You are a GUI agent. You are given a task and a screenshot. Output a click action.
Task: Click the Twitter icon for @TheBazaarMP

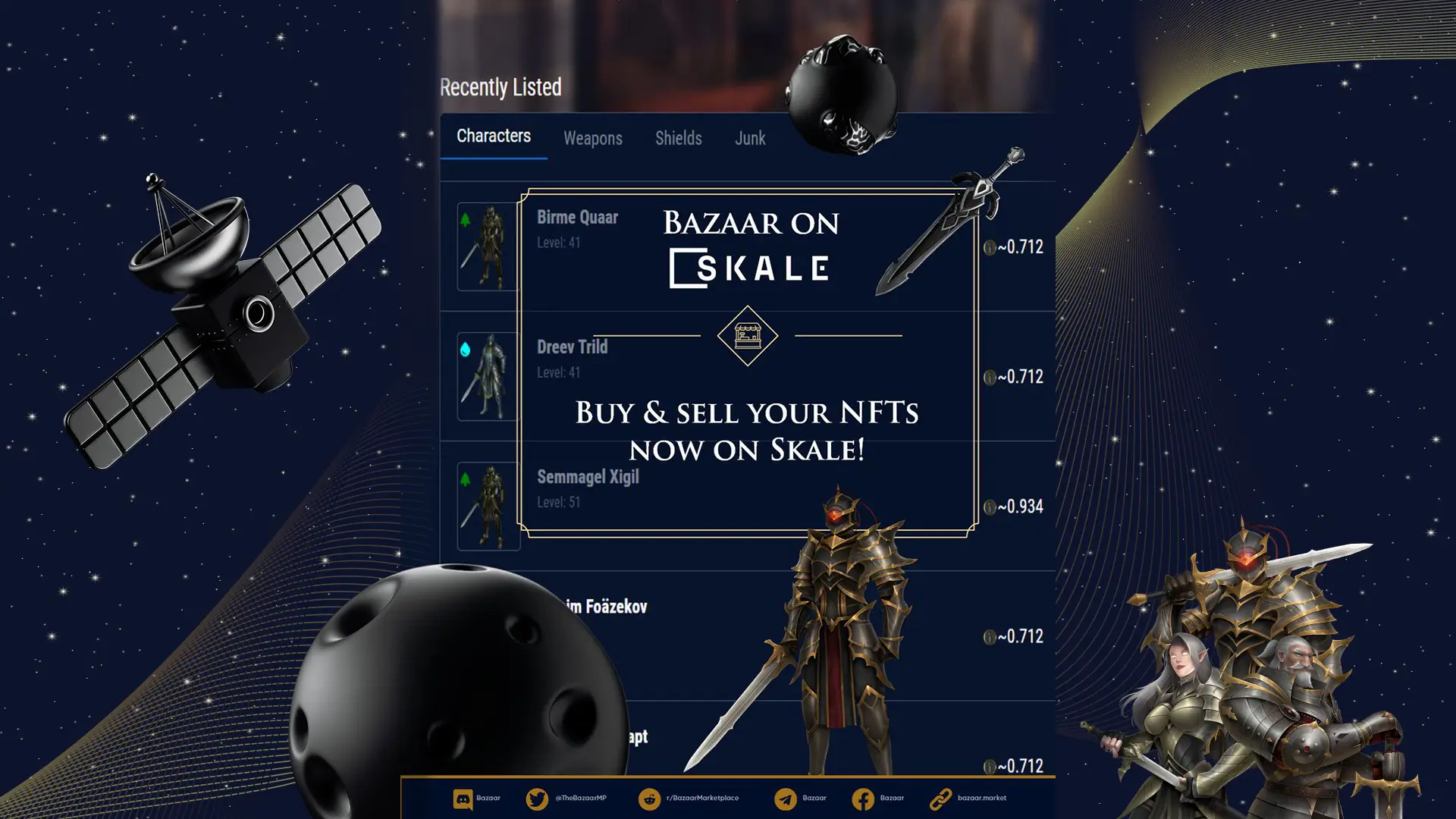click(x=537, y=798)
